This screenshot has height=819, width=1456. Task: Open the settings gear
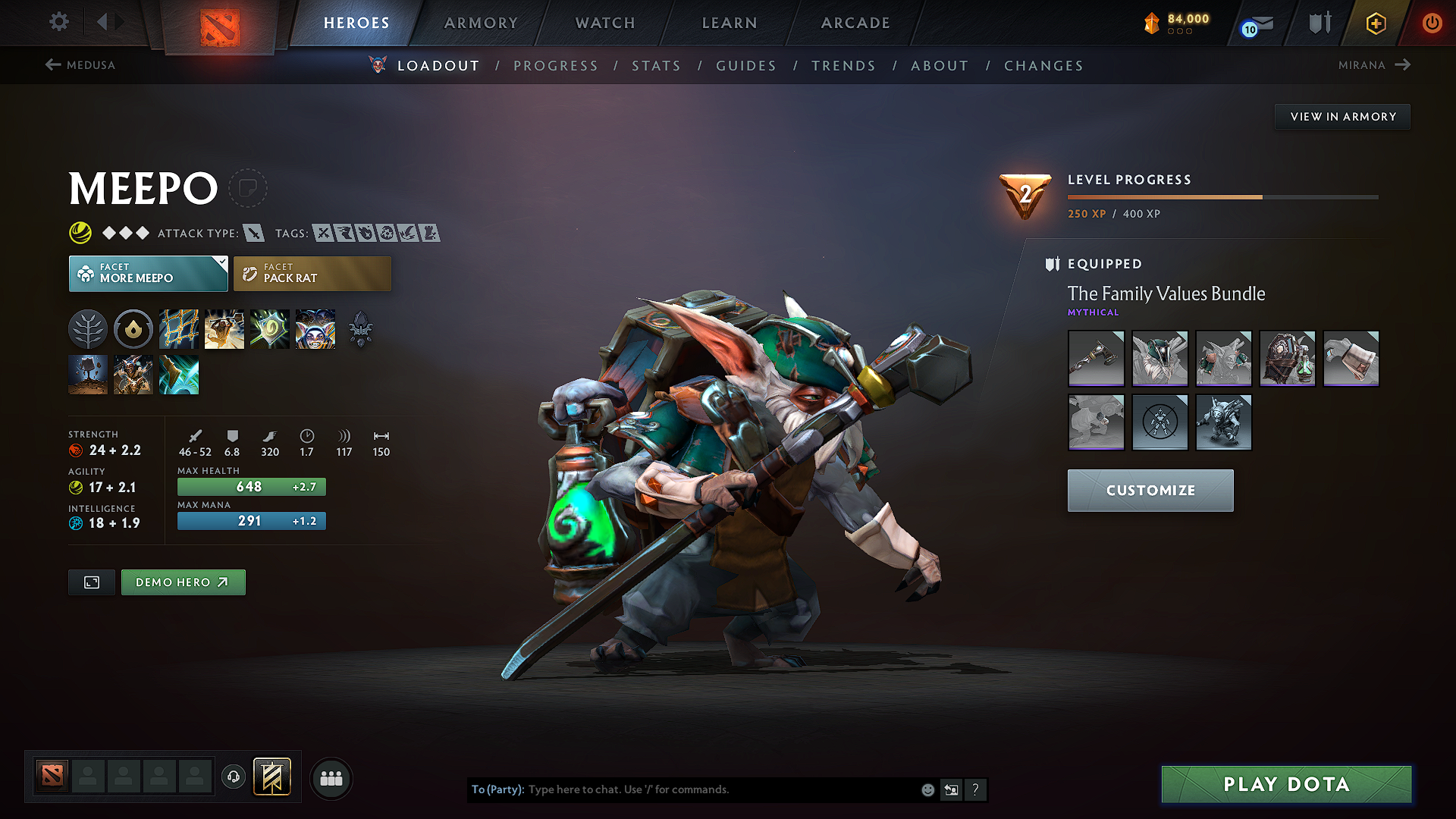point(58,22)
